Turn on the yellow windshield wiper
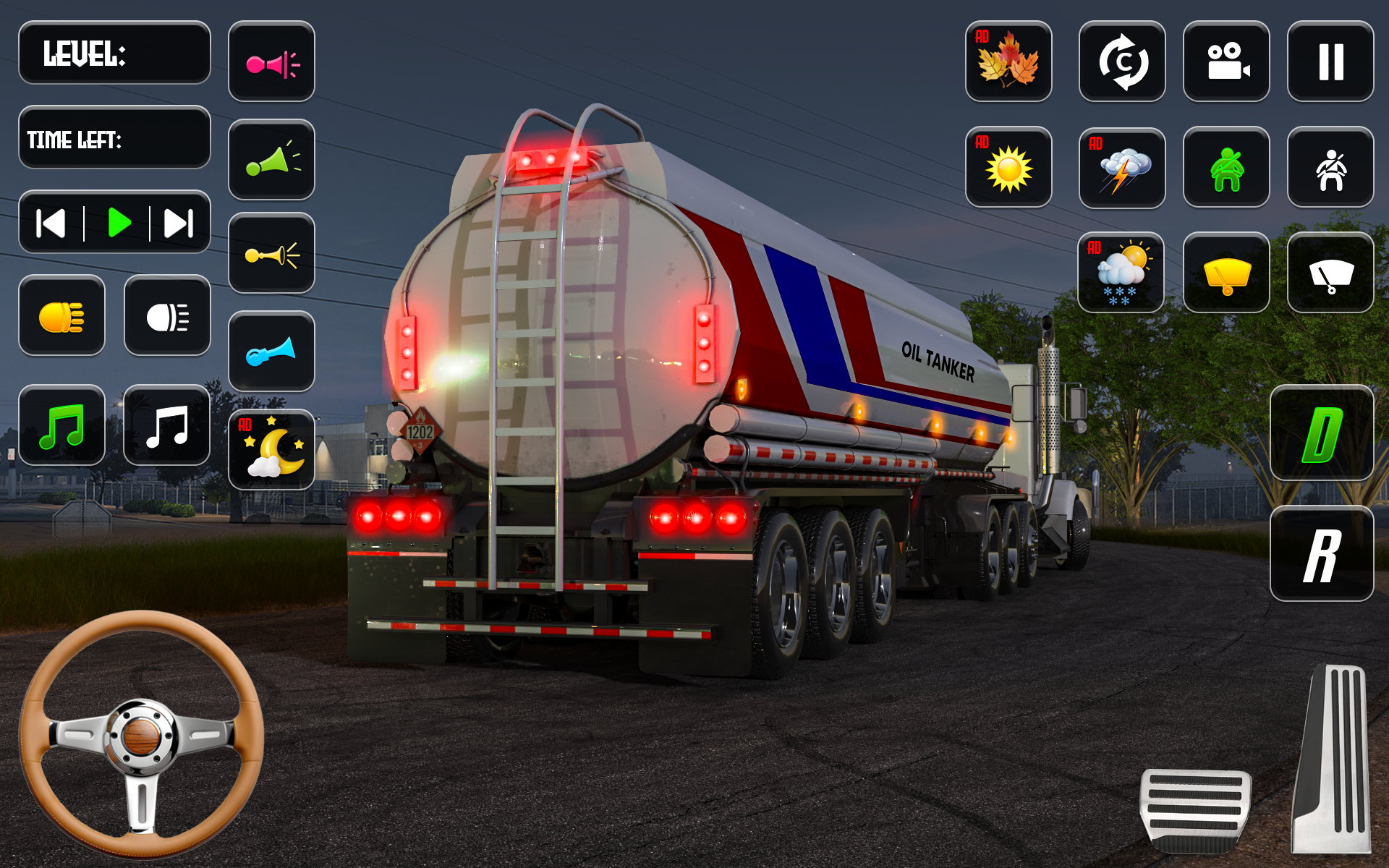 (x=1226, y=273)
